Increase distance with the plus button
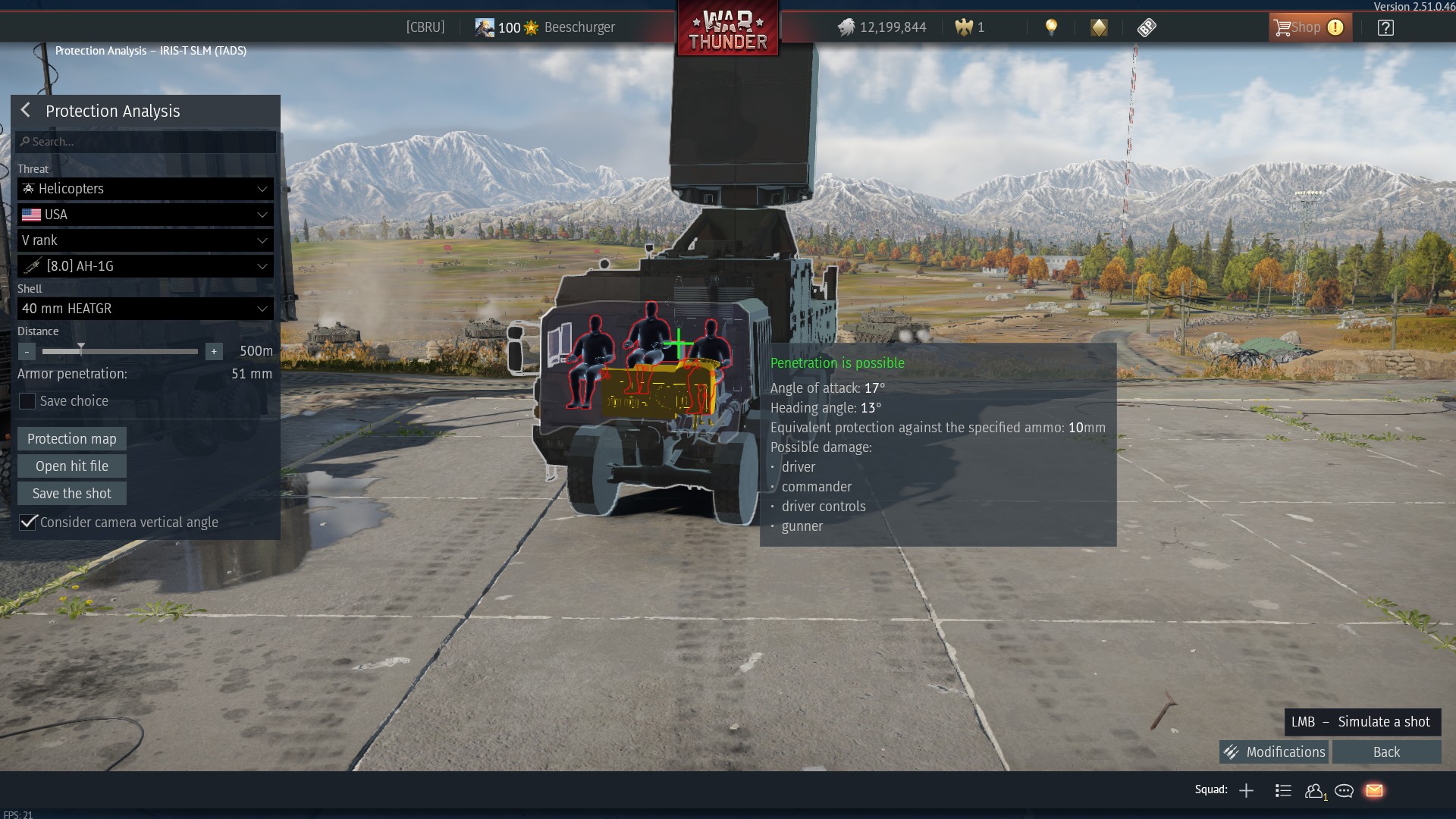Screen dimensions: 1456x819 tap(214, 352)
